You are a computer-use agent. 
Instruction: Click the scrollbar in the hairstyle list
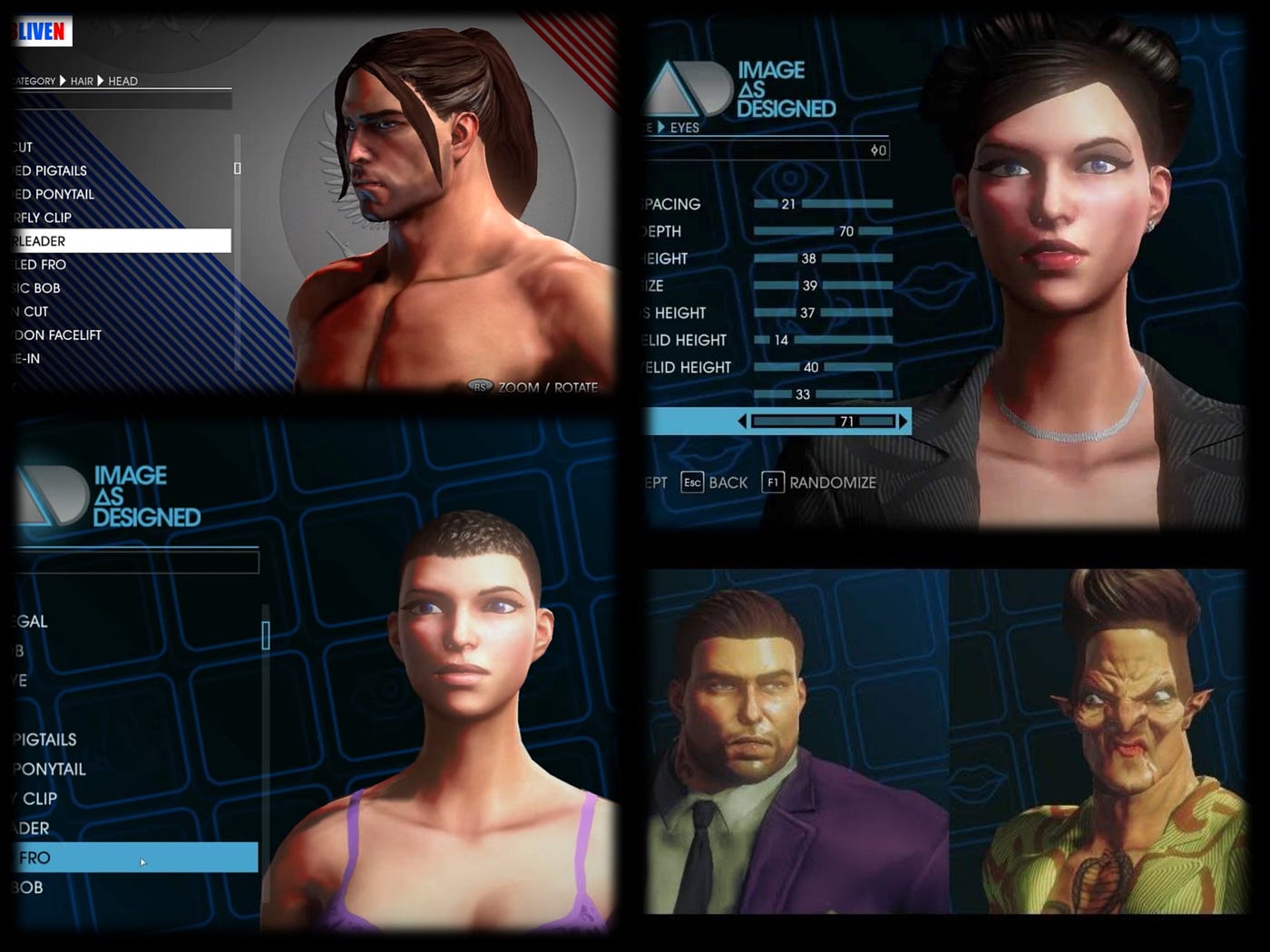coord(238,168)
